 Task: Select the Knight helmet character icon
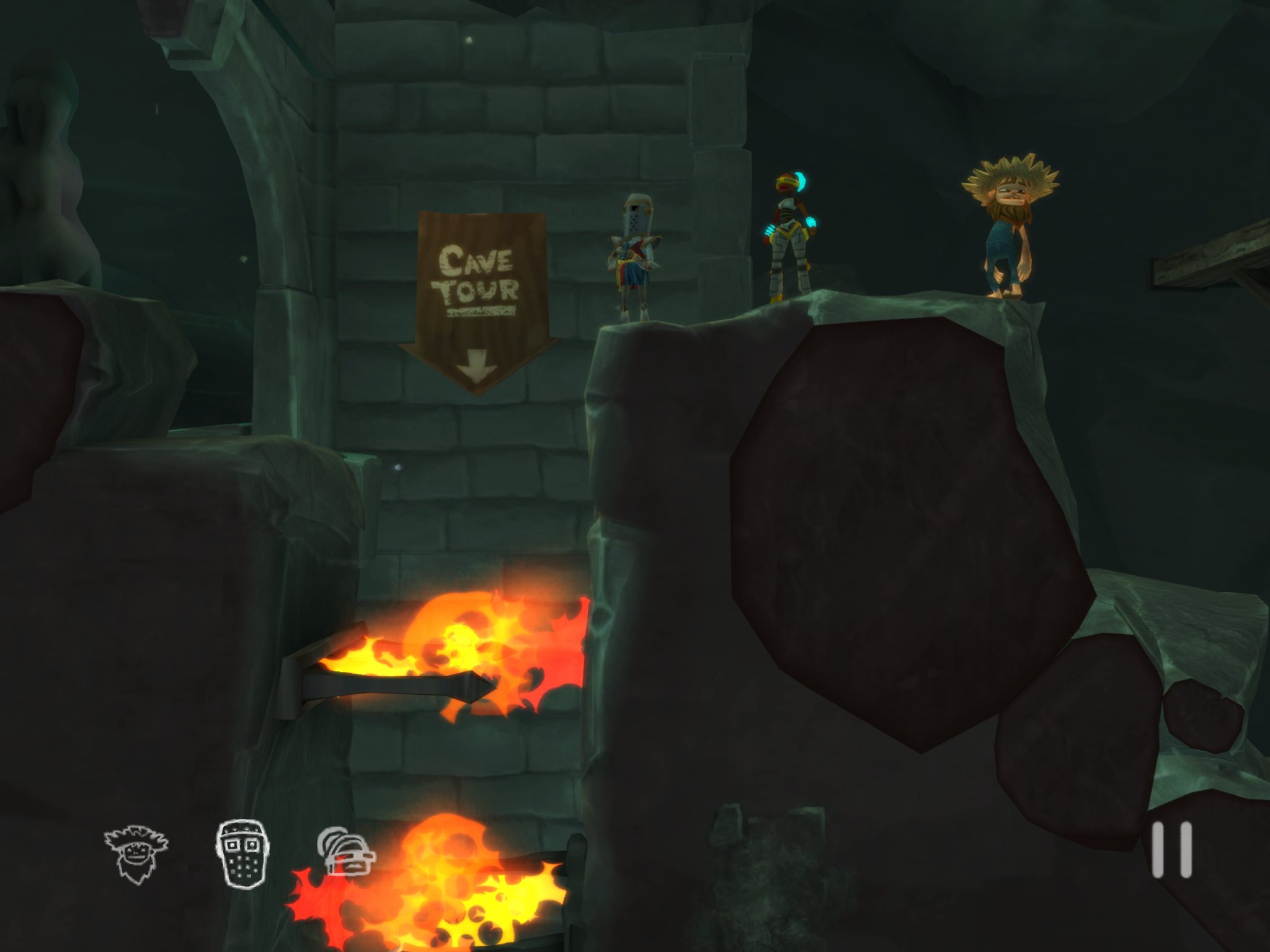click(242, 853)
